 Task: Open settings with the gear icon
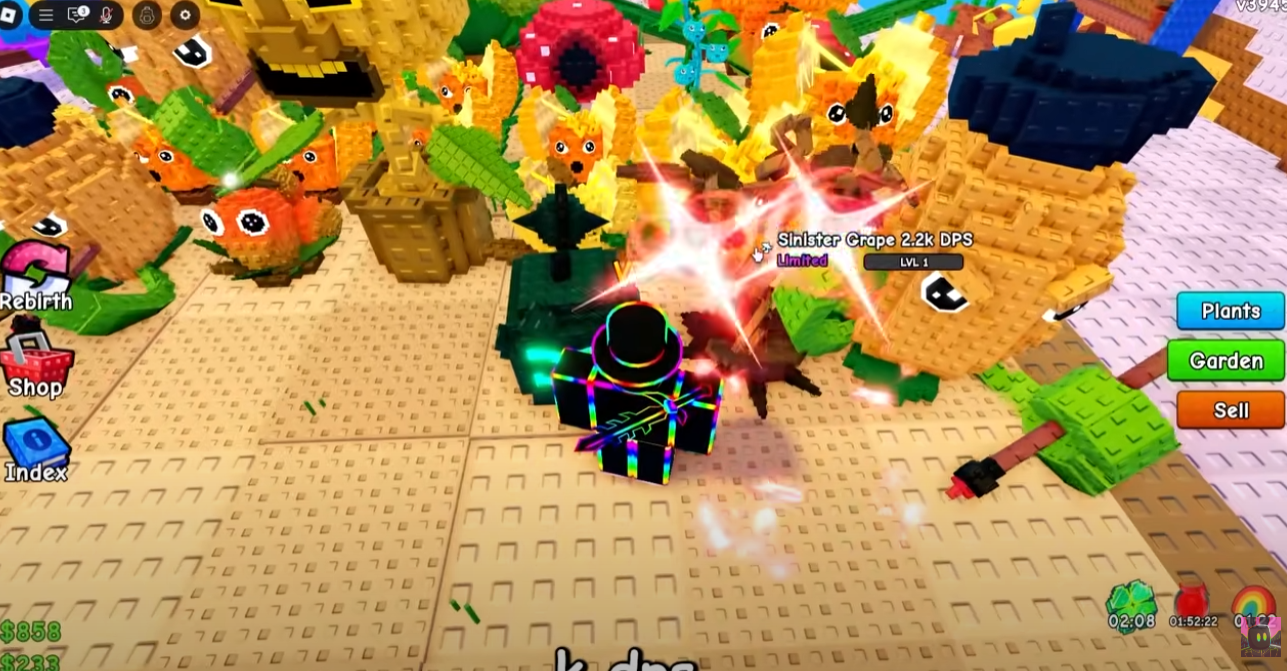[x=185, y=15]
